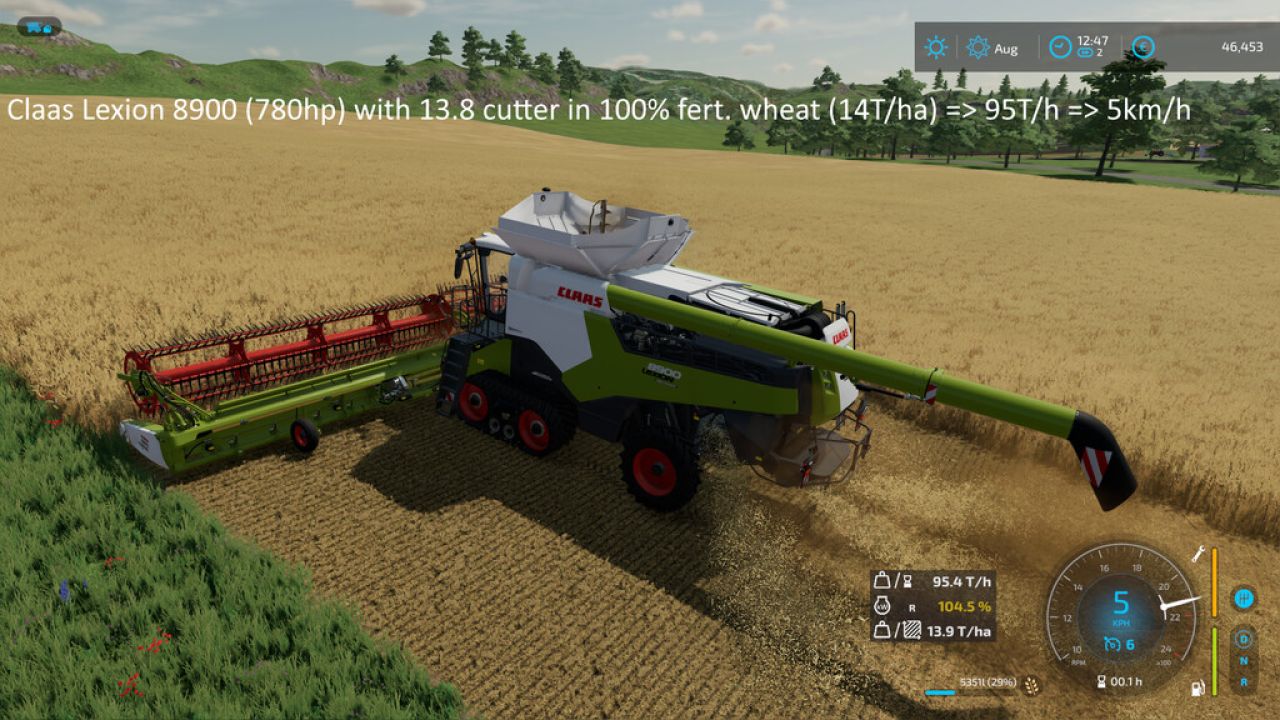Viewport: 1280px width, 720px height.
Task: Click the engine power icon beside 104.5 %
Action: 883,606
